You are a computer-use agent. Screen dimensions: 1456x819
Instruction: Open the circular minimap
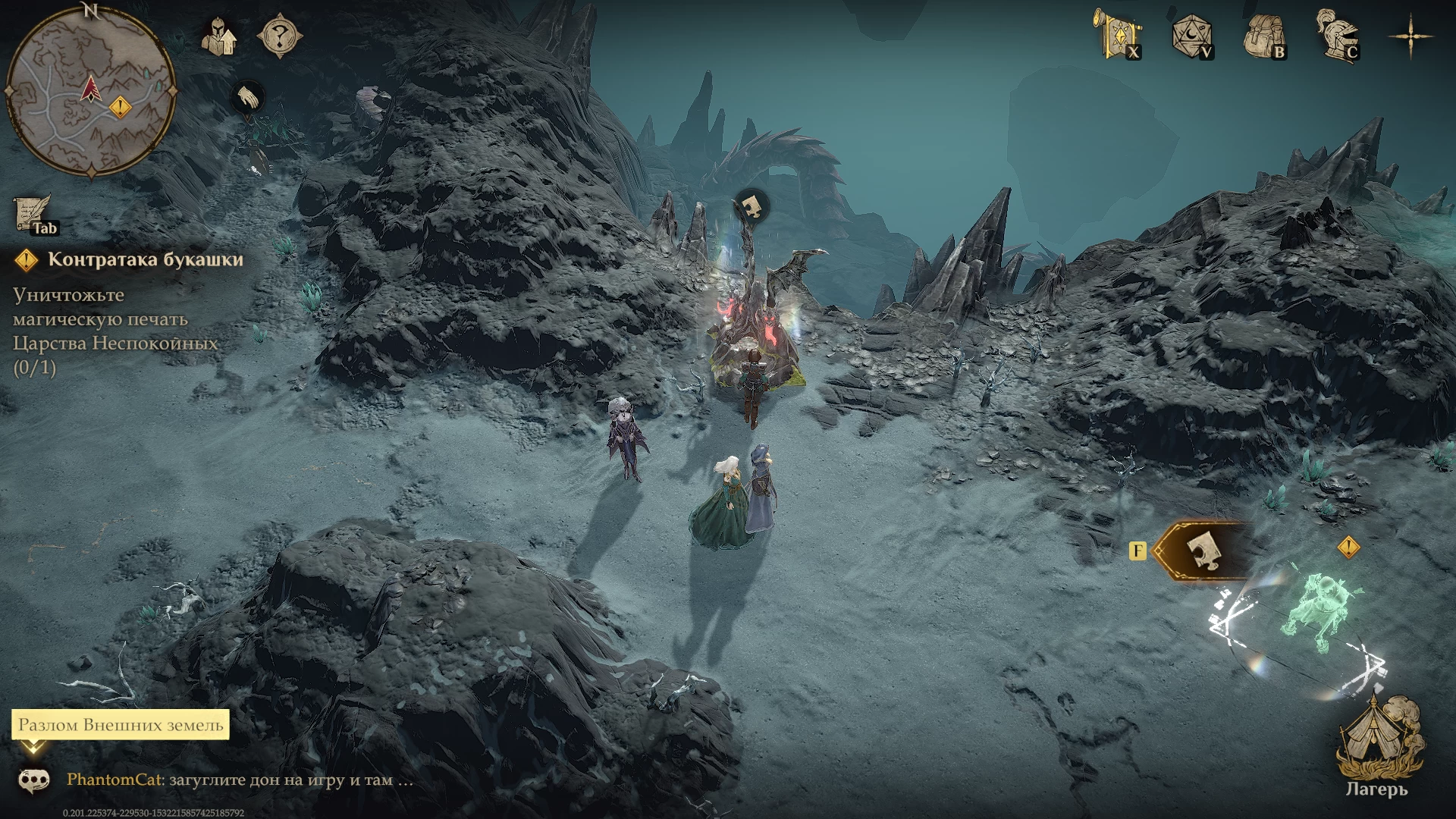coord(90,93)
